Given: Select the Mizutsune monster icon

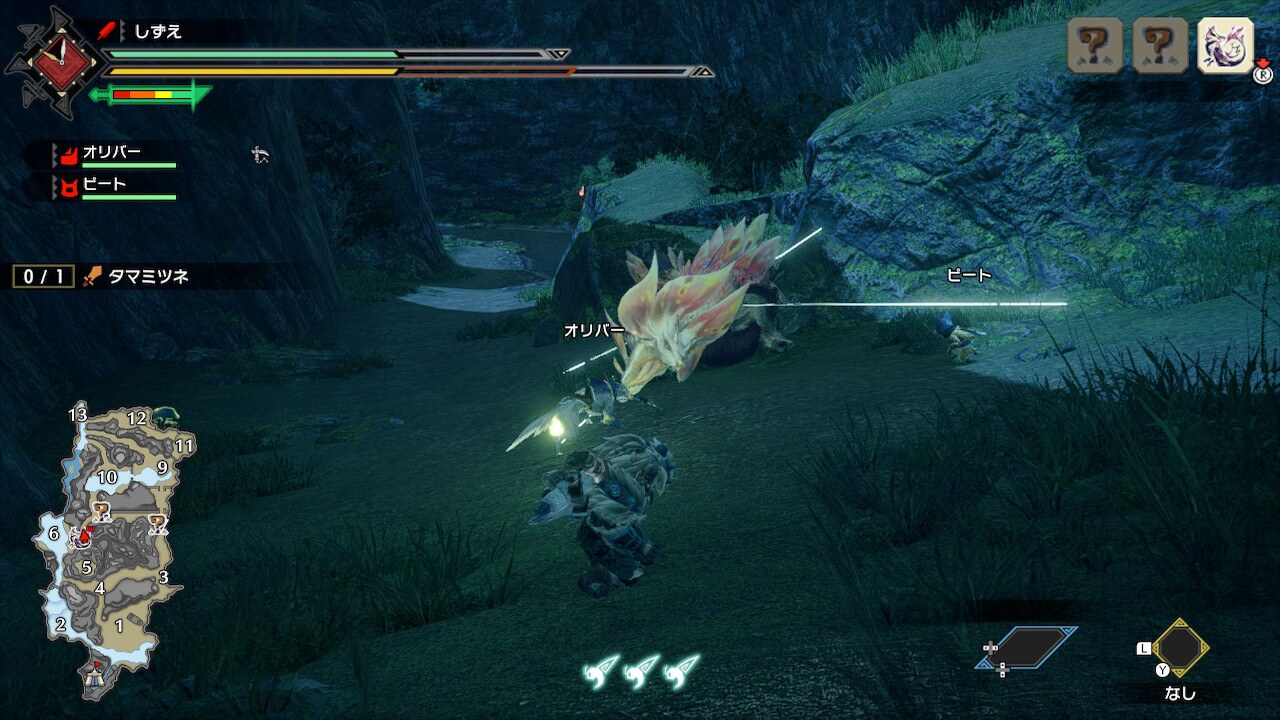Looking at the screenshot, I should (1225, 46).
